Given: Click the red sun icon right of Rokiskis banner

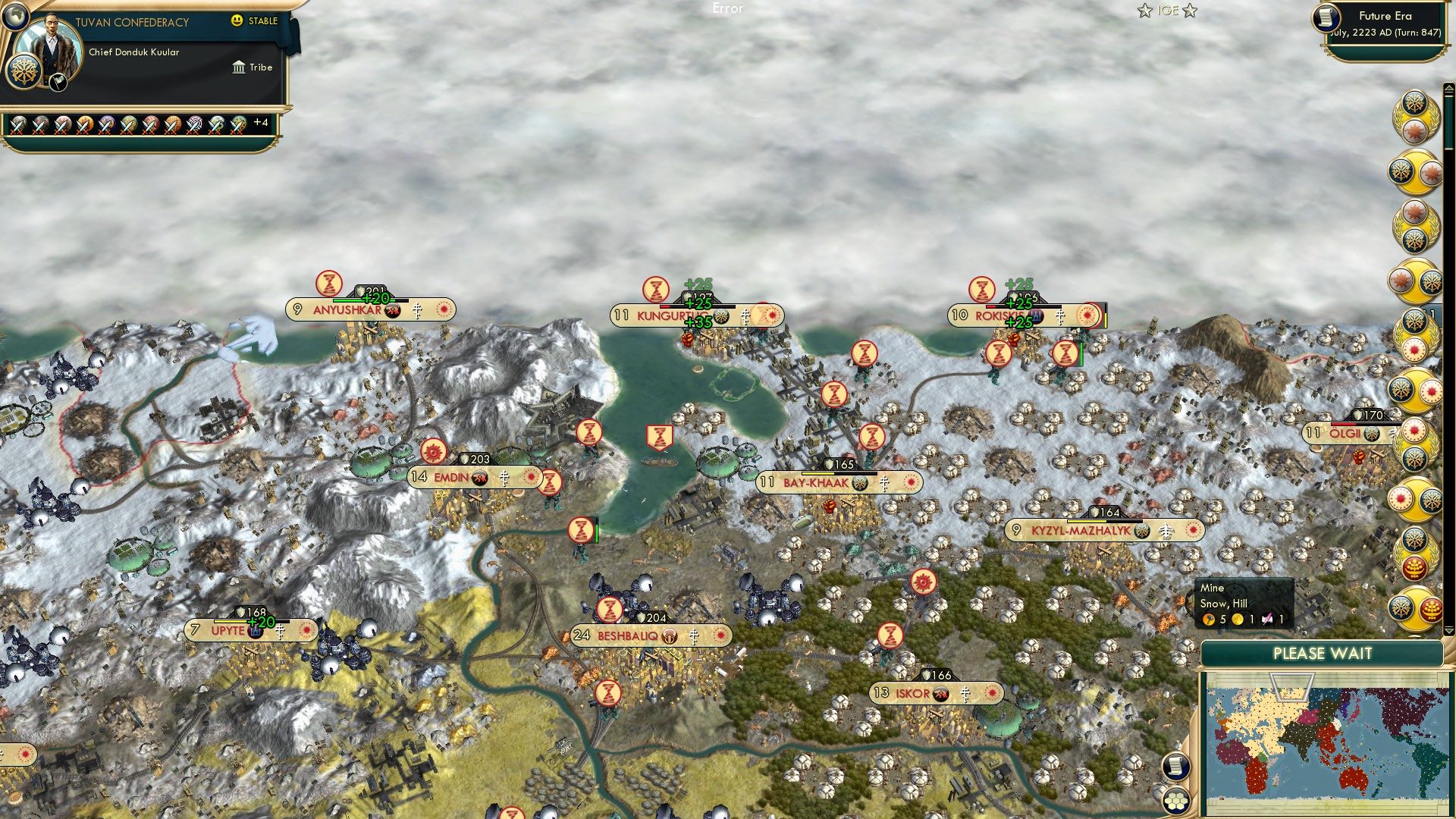Looking at the screenshot, I should (x=1087, y=316).
